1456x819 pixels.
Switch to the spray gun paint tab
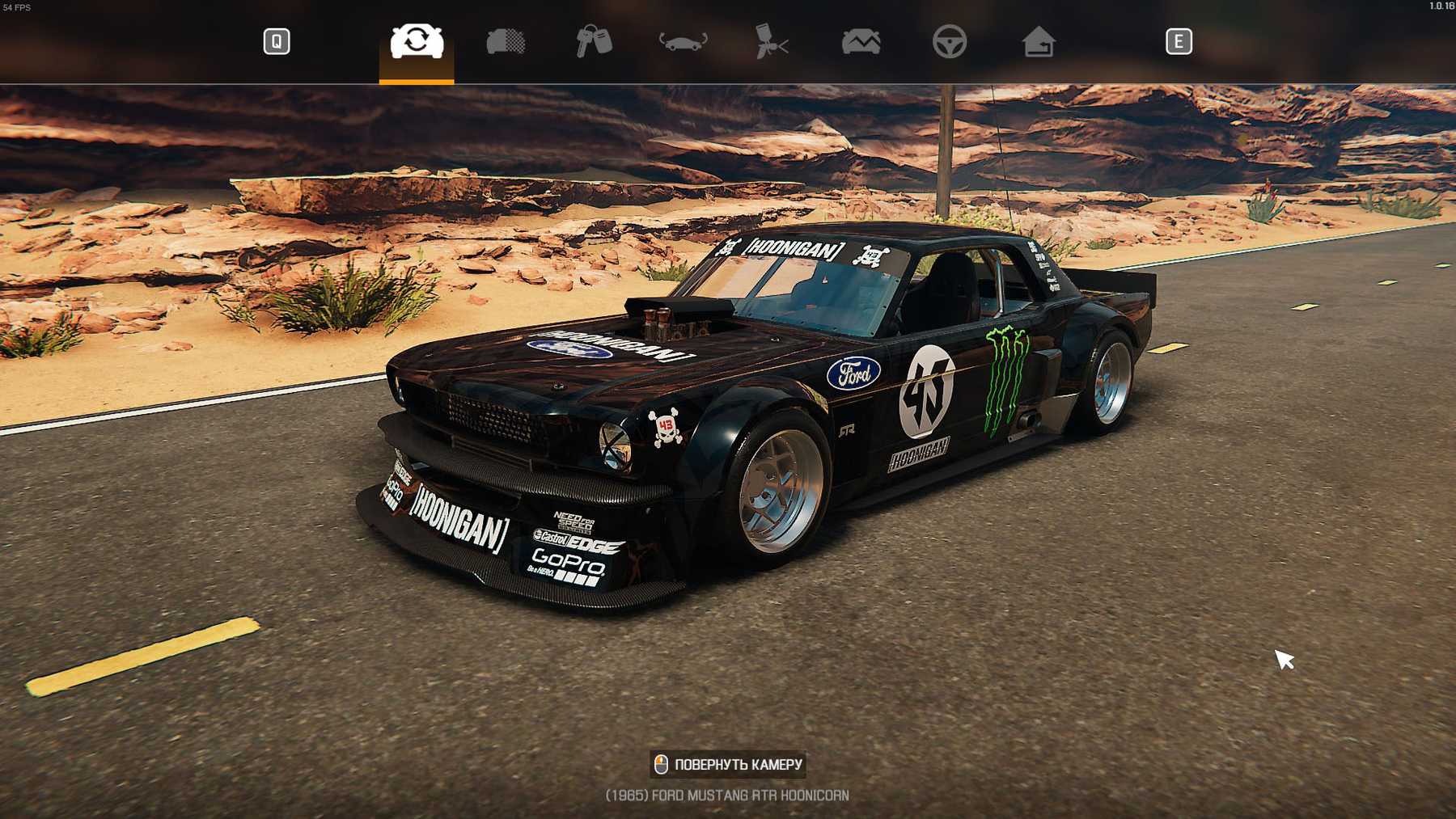pos(771,41)
